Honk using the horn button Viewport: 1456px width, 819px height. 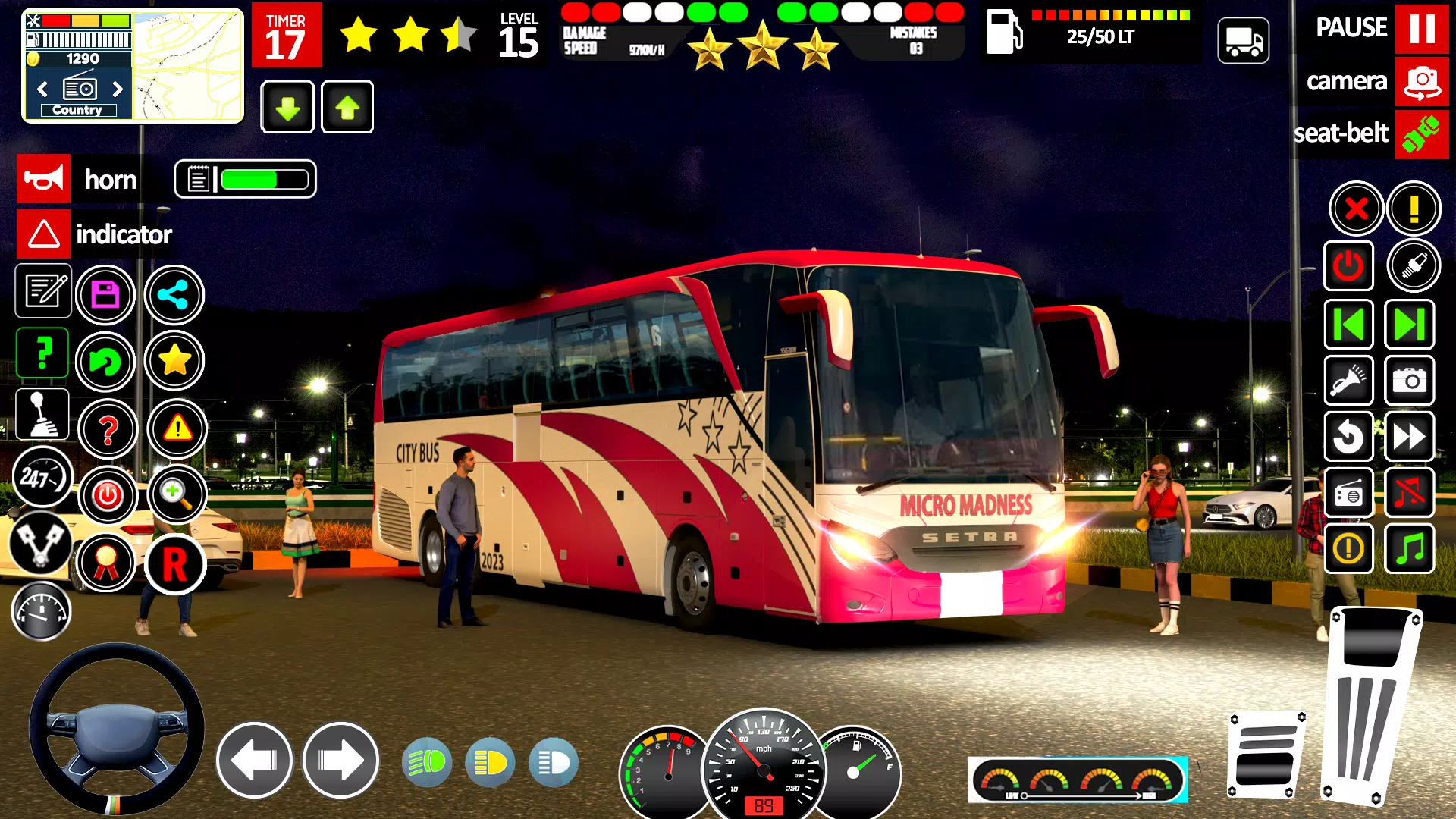point(44,179)
